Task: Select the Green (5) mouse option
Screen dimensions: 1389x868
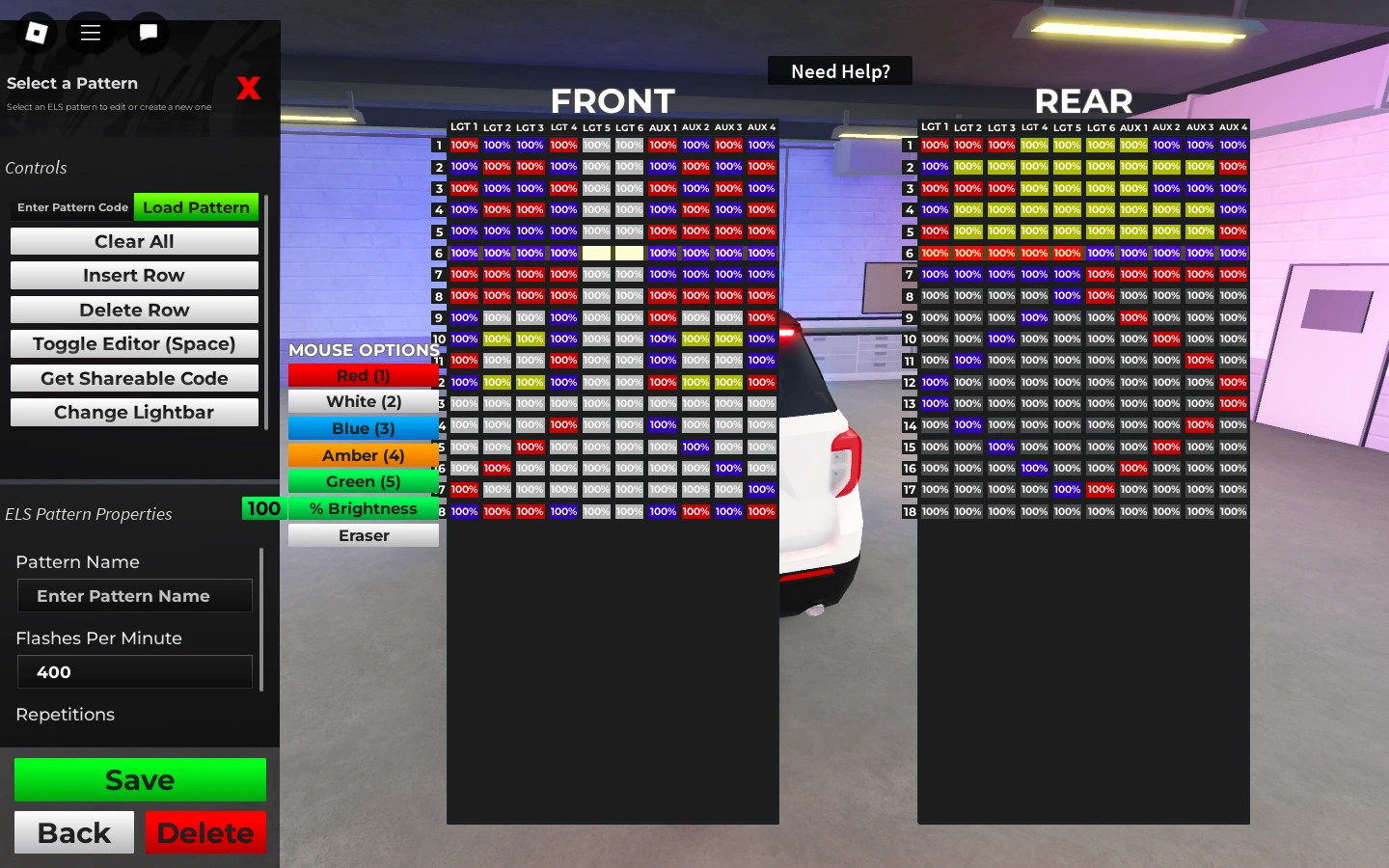Action: pos(364,481)
